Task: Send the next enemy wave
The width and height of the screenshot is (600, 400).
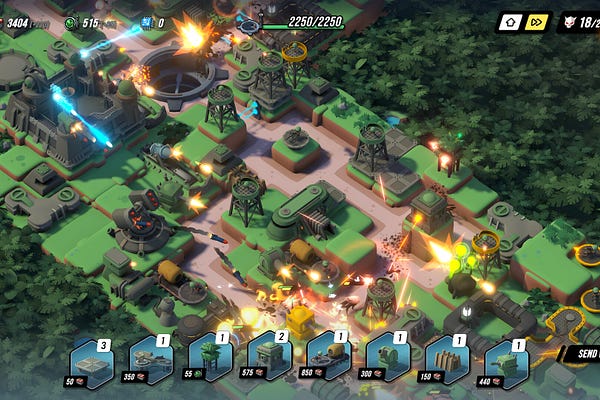Action: click(x=583, y=353)
